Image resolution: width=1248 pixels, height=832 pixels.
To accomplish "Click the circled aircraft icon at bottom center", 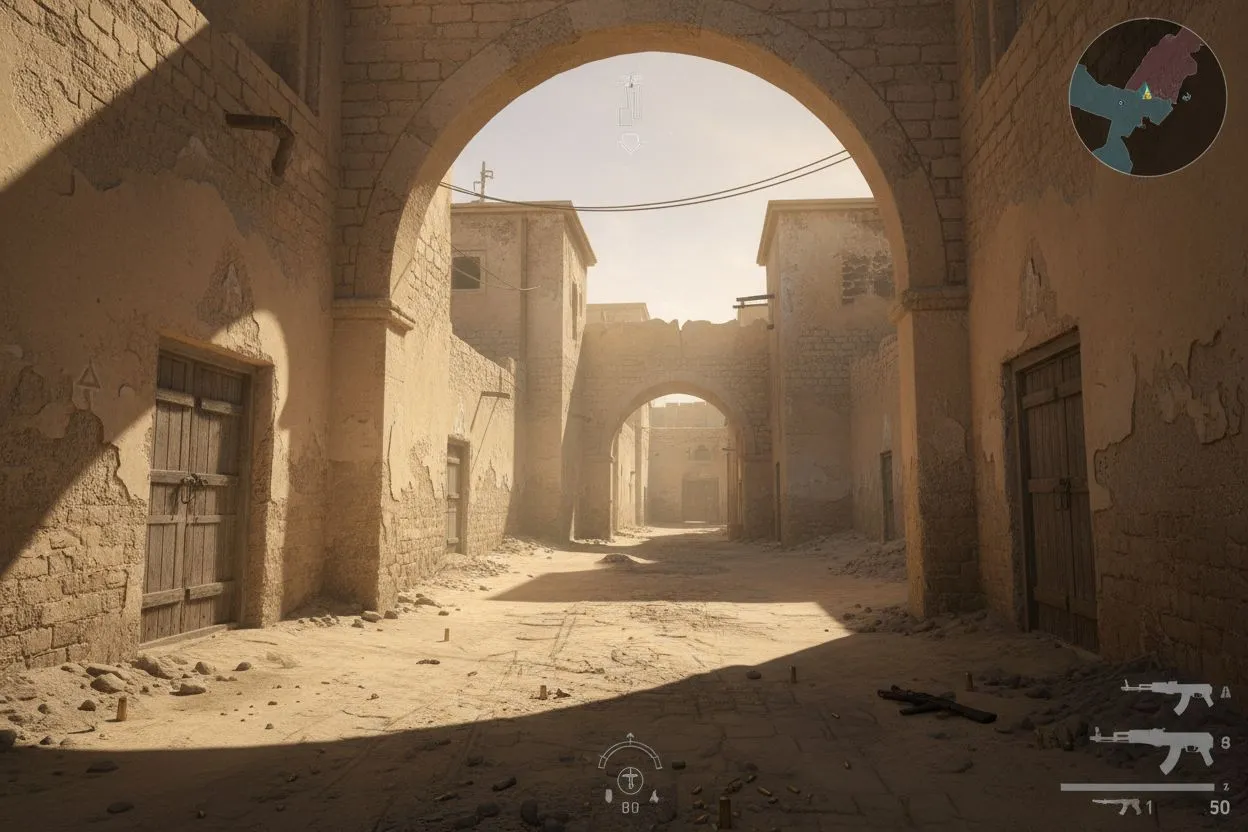I will point(629,779).
